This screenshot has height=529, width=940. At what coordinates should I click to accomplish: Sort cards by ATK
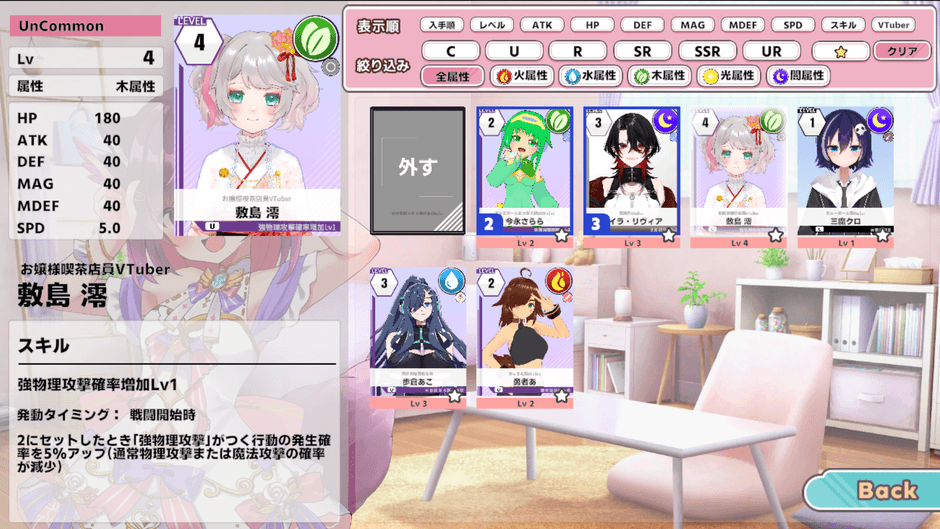click(x=542, y=25)
